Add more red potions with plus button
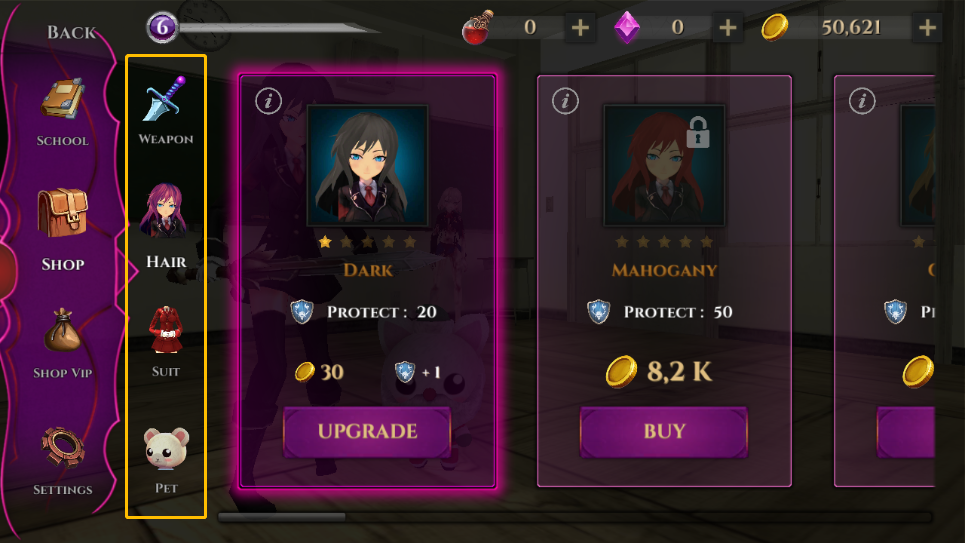 (580, 28)
